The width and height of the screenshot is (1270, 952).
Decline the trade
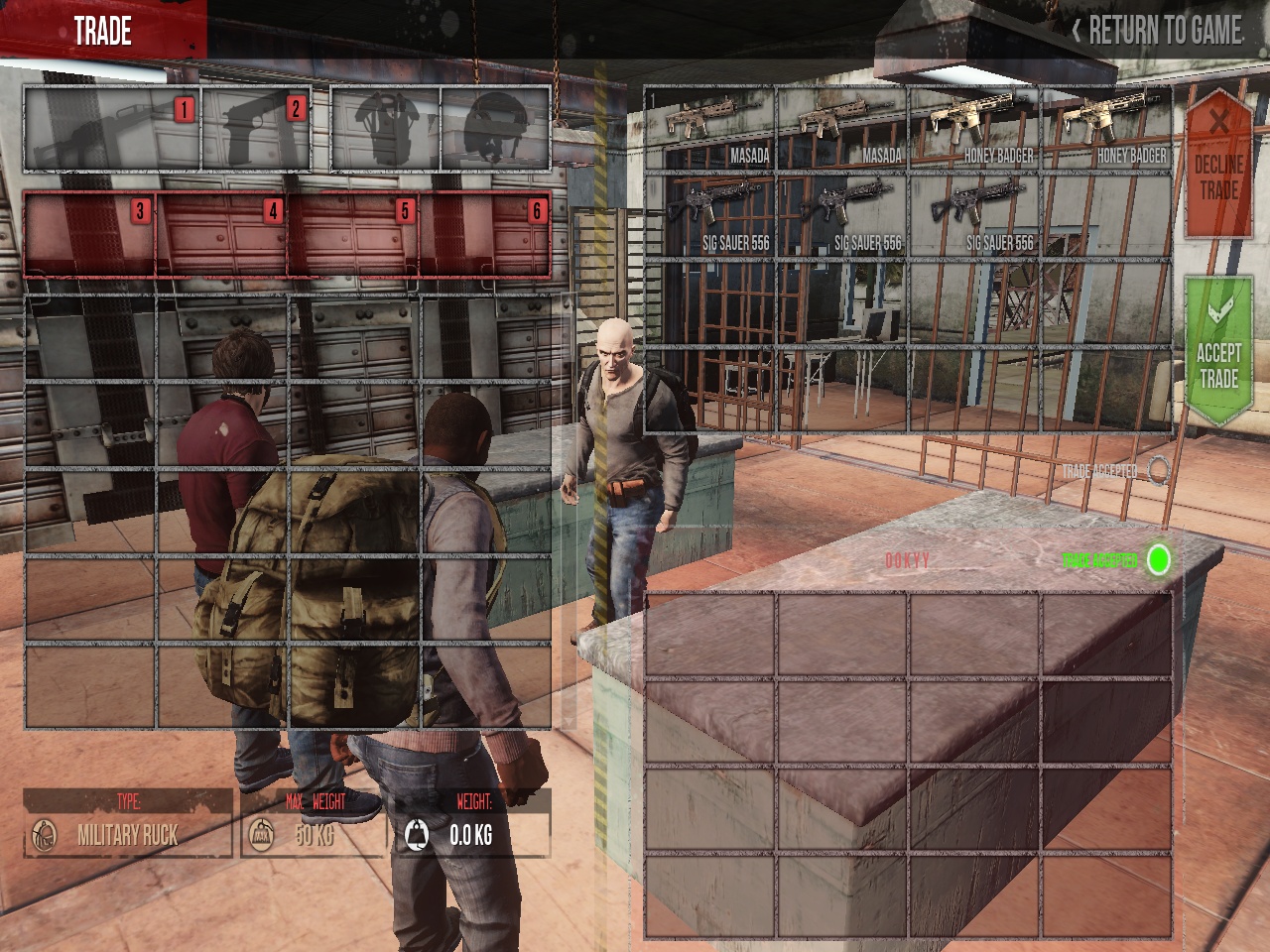pos(1217,166)
